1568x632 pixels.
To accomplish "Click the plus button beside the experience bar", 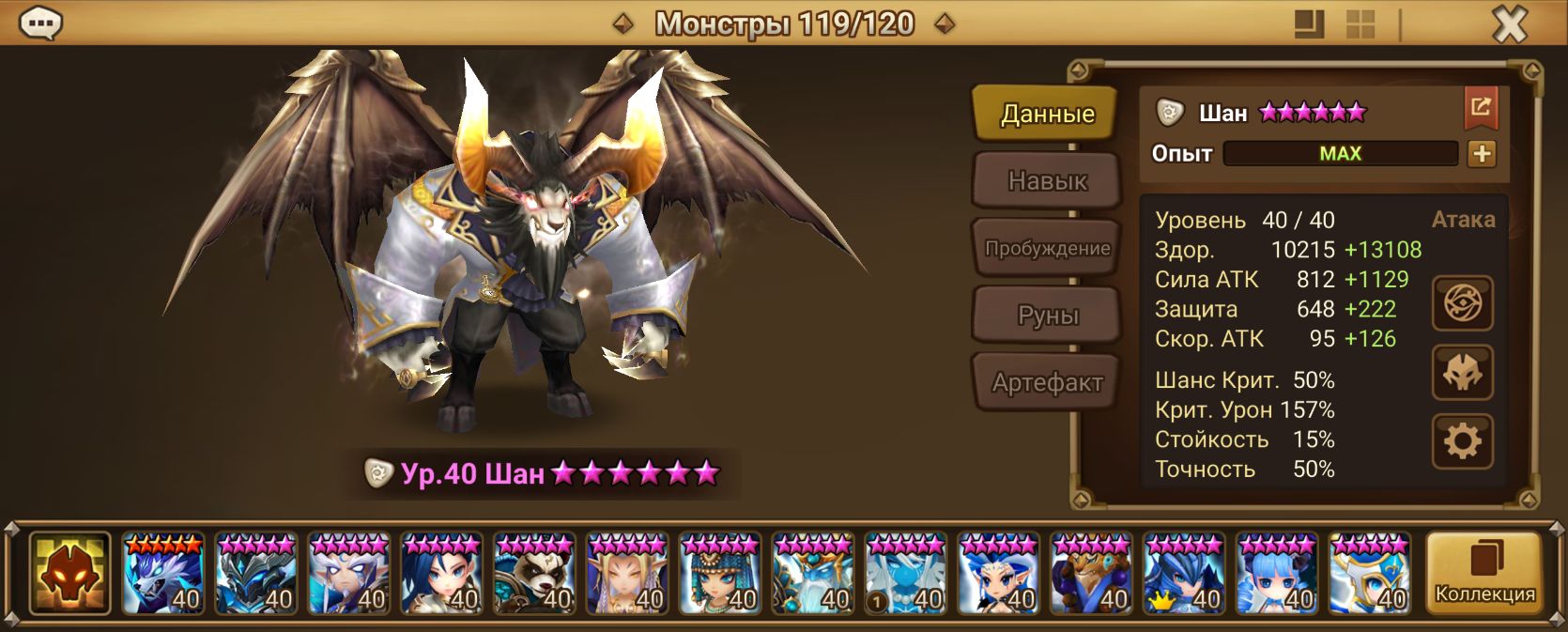I will click(x=1482, y=153).
